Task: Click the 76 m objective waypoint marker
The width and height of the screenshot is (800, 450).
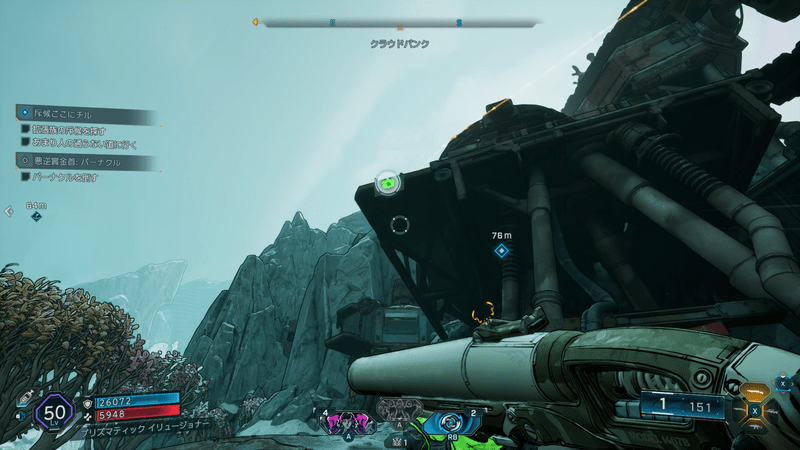Action: (x=501, y=250)
